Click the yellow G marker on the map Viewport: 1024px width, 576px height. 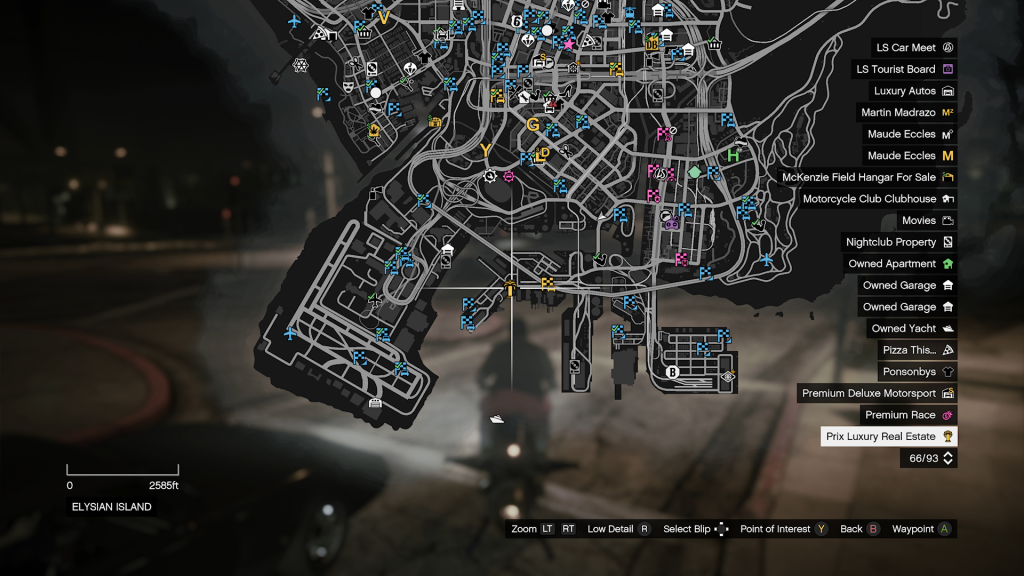coord(532,125)
